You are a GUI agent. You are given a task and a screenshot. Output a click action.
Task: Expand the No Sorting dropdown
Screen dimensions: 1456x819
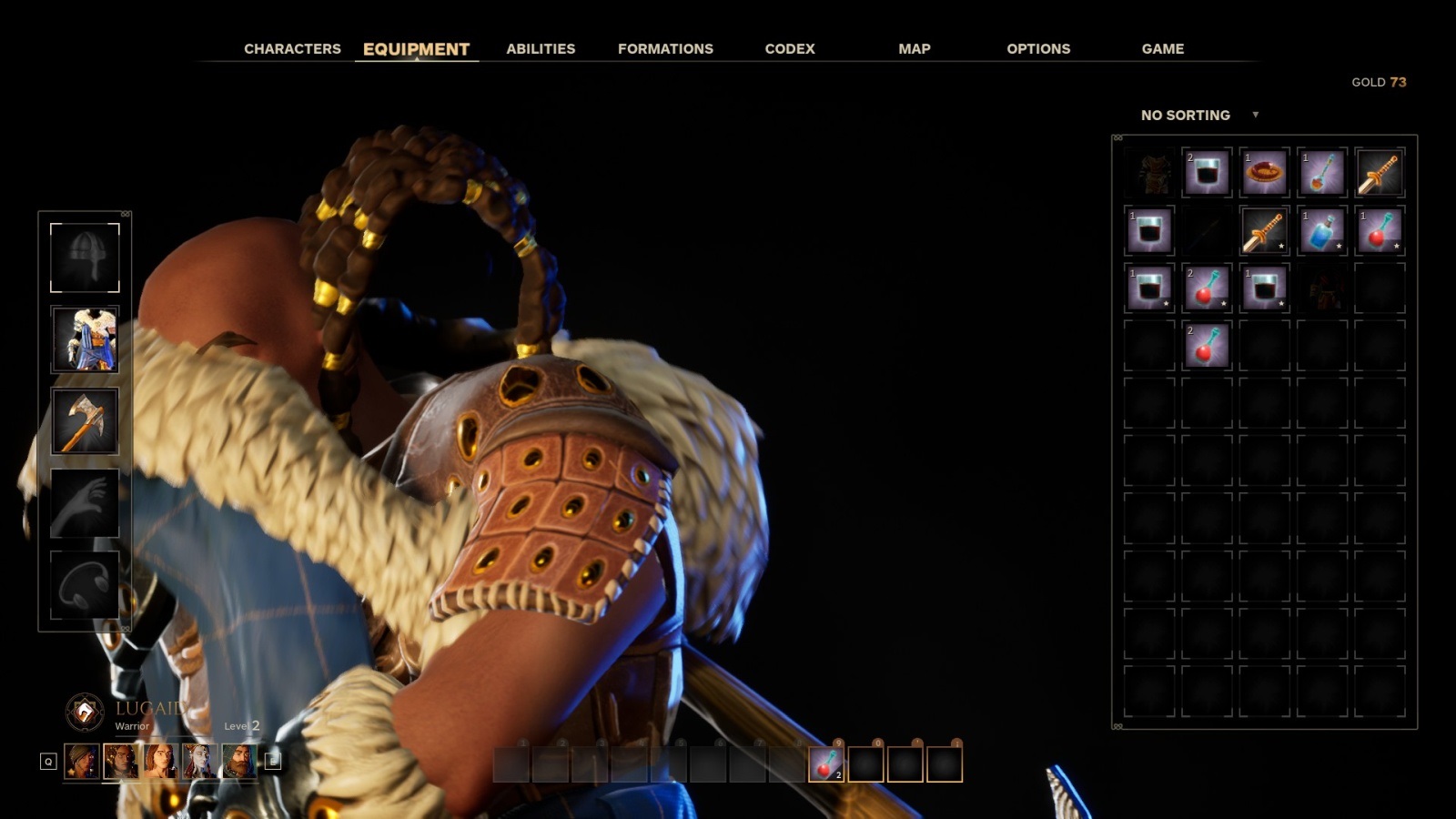point(1198,116)
